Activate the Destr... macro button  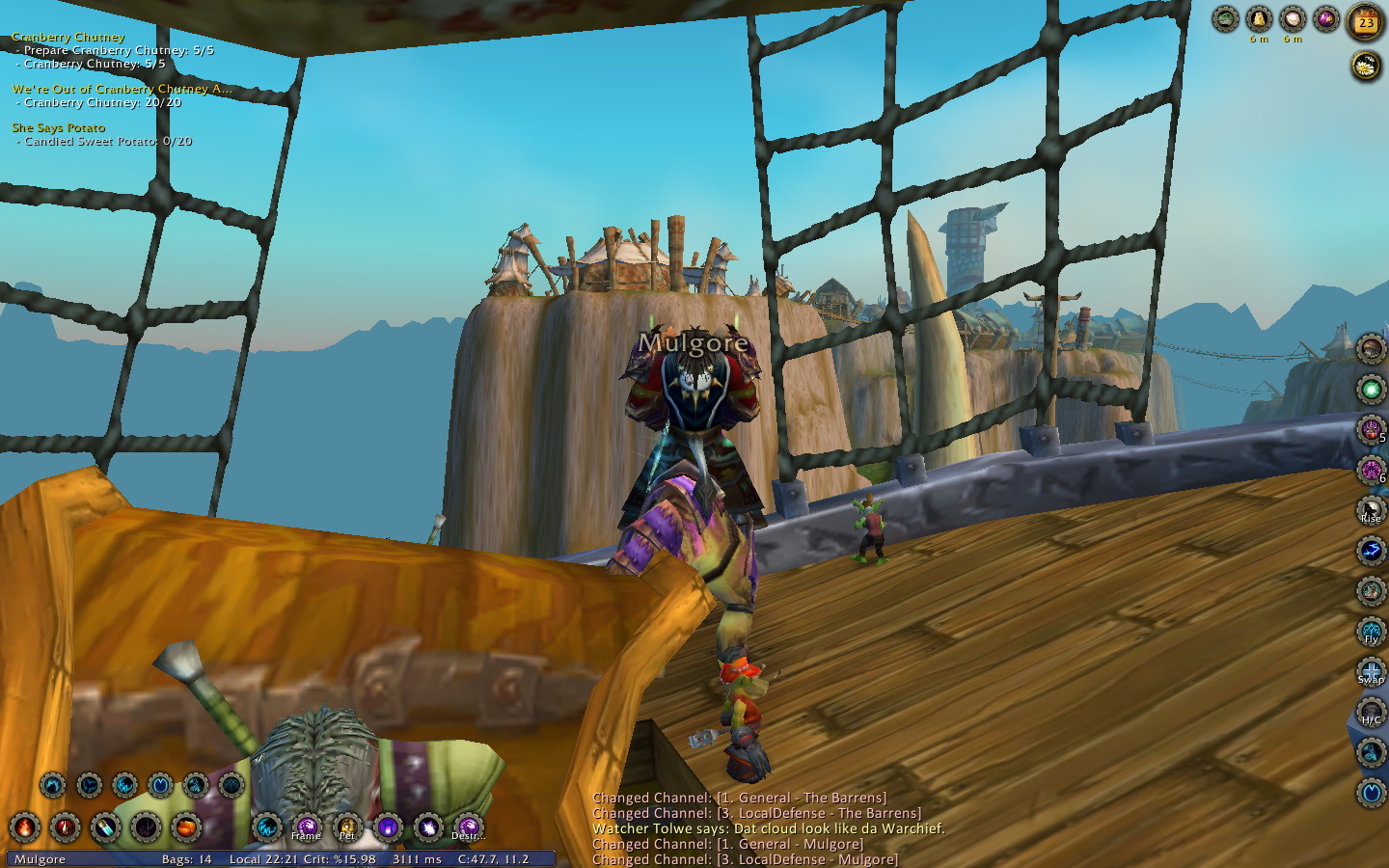pyautogui.click(x=468, y=827)
